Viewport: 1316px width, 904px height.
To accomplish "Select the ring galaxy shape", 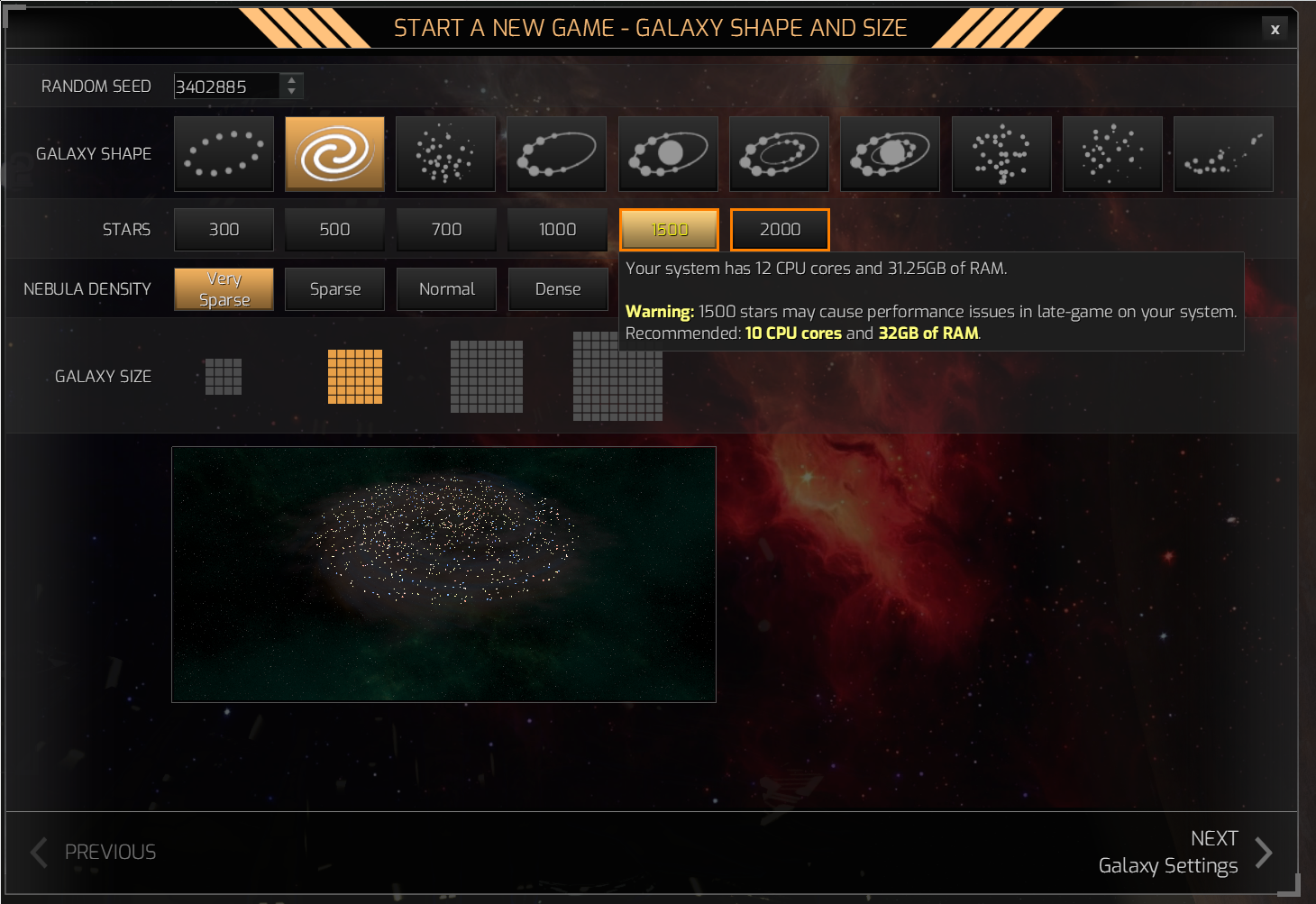I will (x=224, y=153).
